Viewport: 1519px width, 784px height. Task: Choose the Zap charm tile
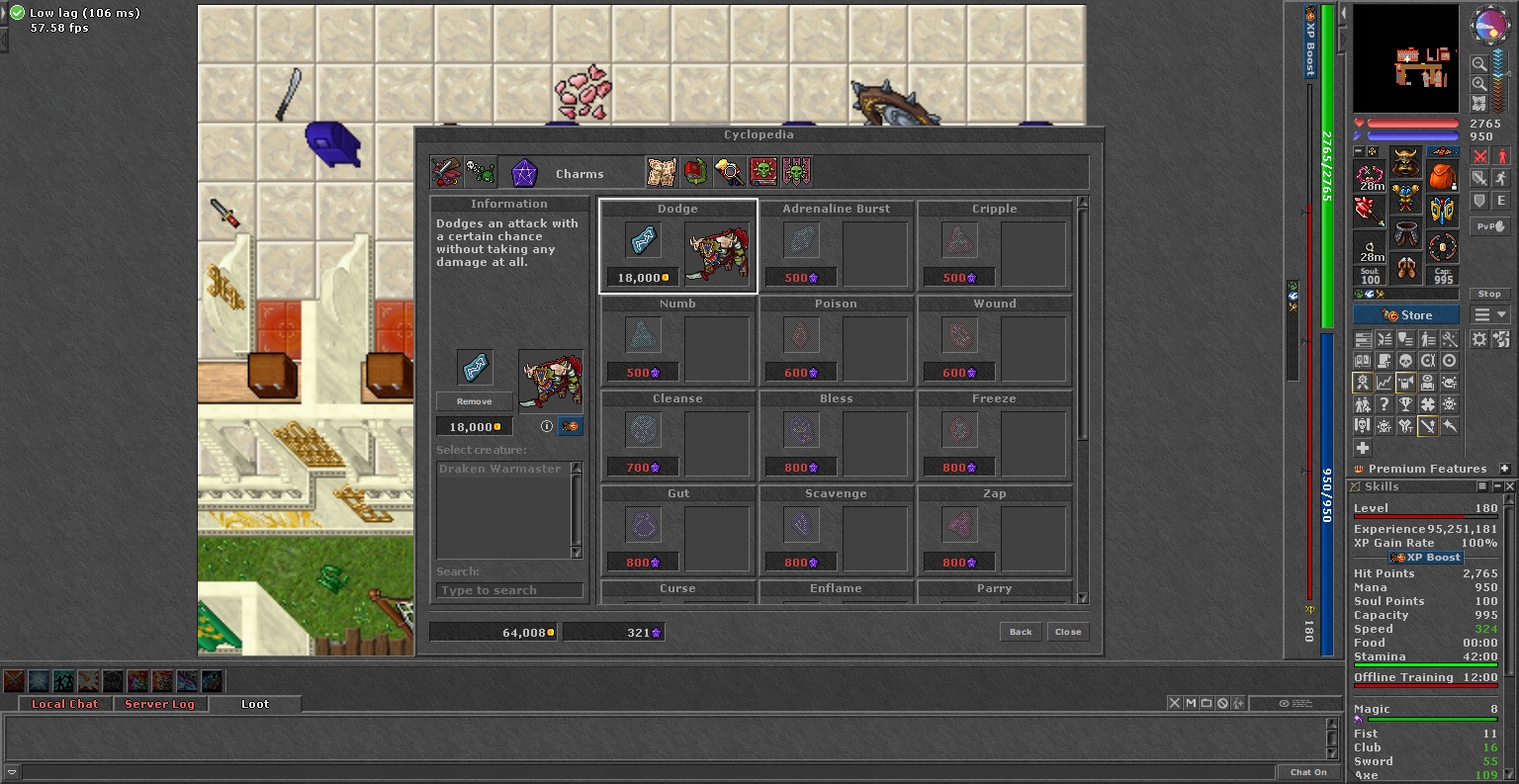point(995,531)
